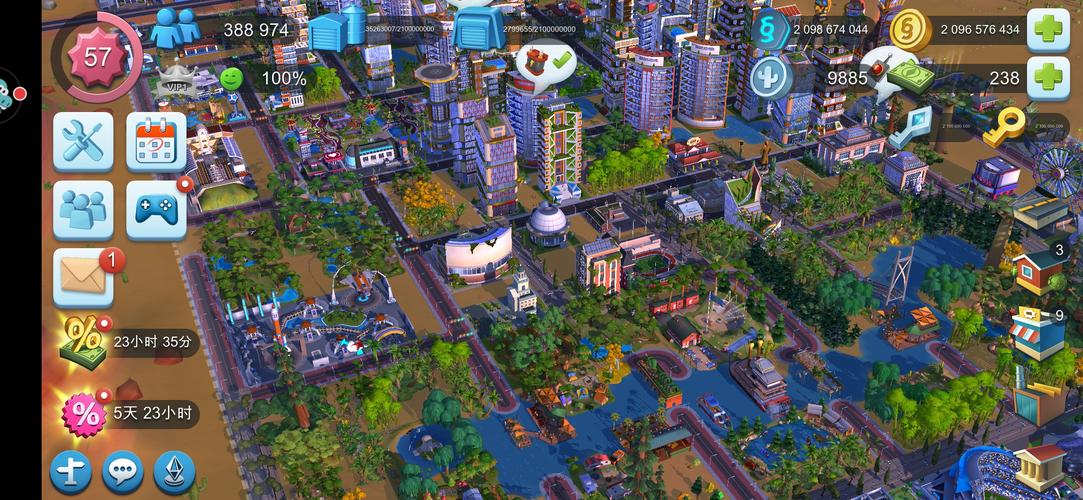Open the calendar events button
Screen dimensions: 1083x500
[x=156, y=141]
